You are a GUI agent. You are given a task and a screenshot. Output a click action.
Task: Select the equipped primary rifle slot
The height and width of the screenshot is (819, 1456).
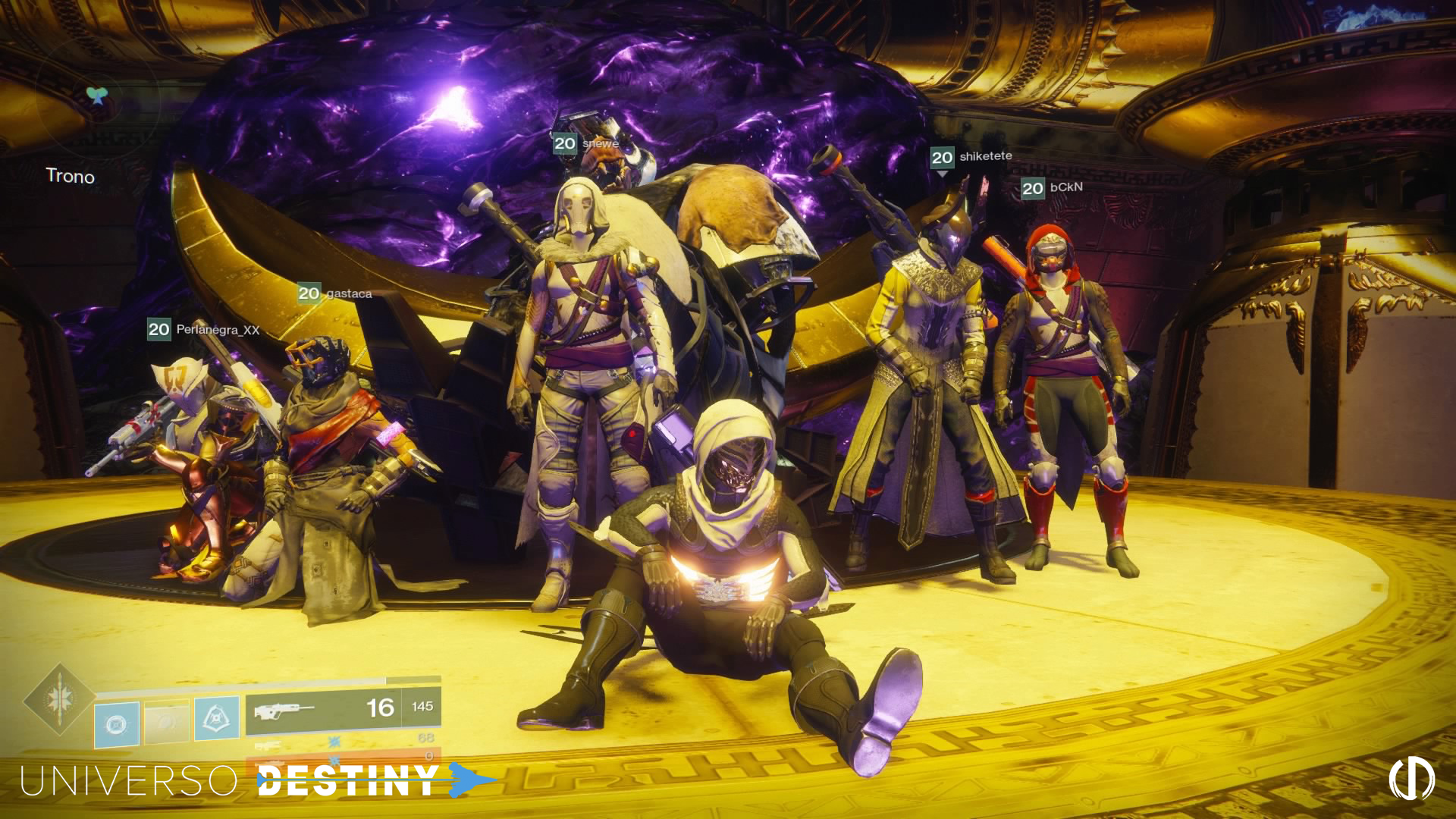tap(343, 709)
